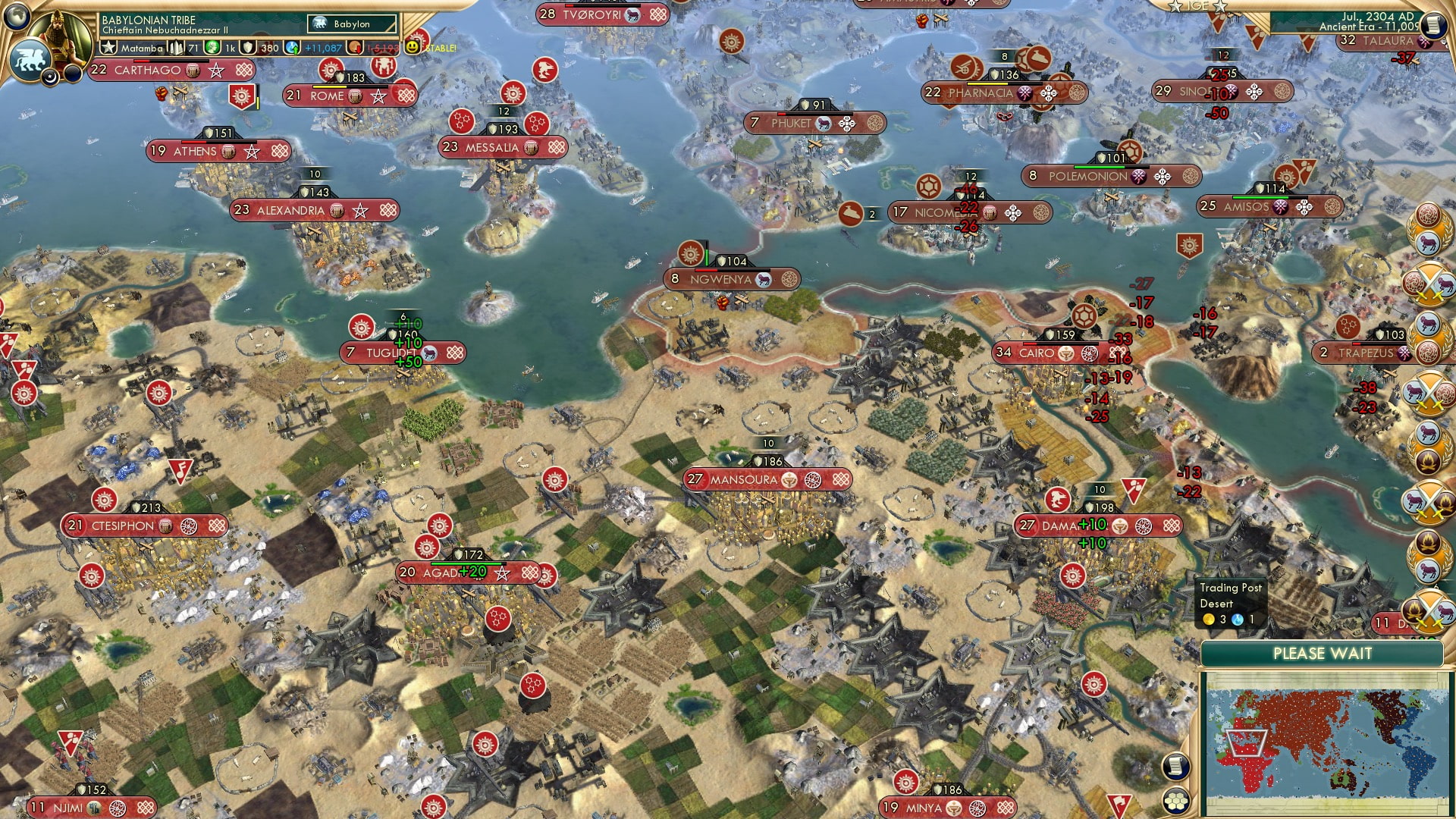
Task: Open the notifications scroll icon above the minimap
Action: click(x=1175, y=766)
